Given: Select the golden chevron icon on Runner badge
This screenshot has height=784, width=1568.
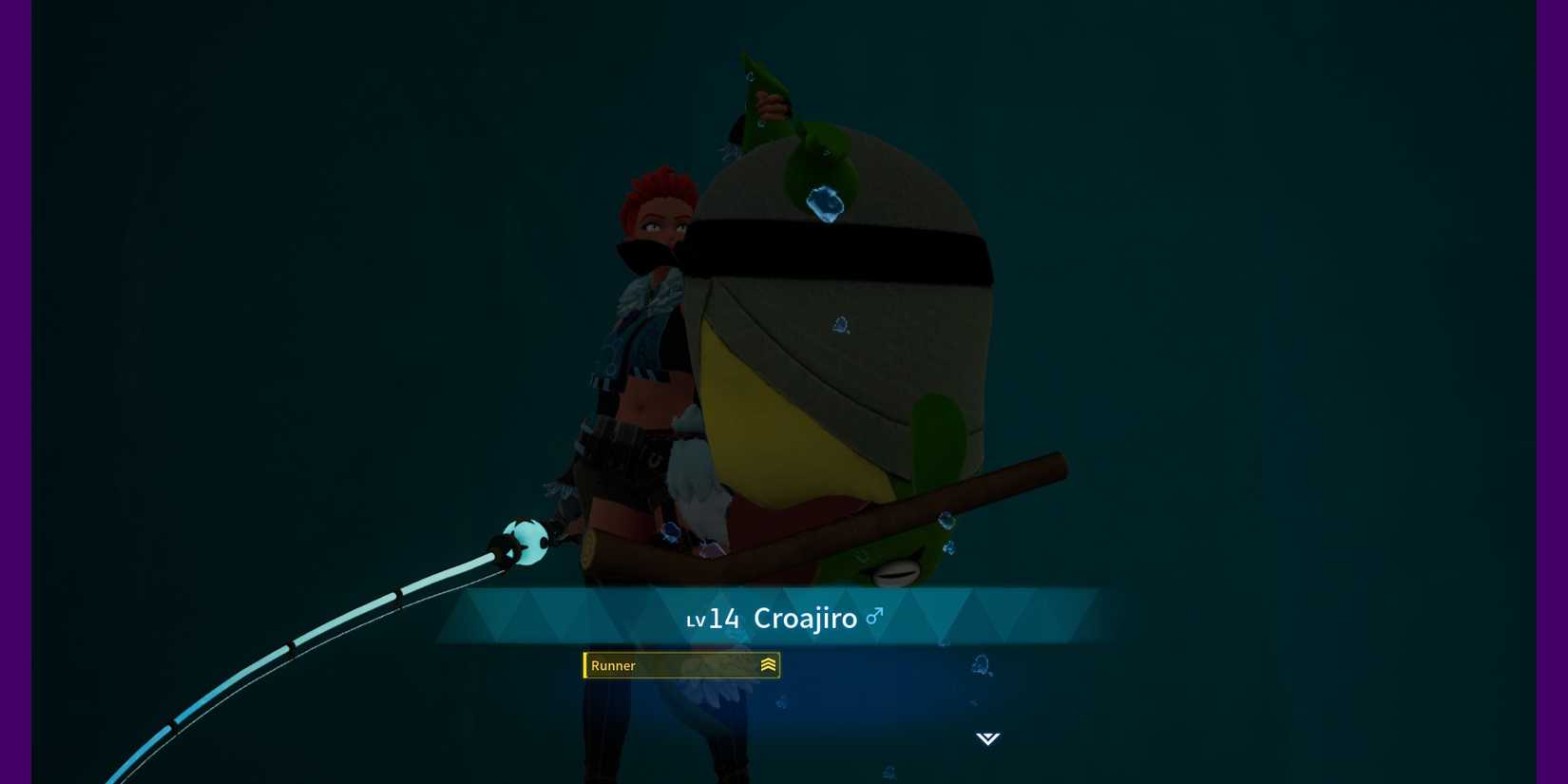Looking at the screenshot, I should pos(768,665).
